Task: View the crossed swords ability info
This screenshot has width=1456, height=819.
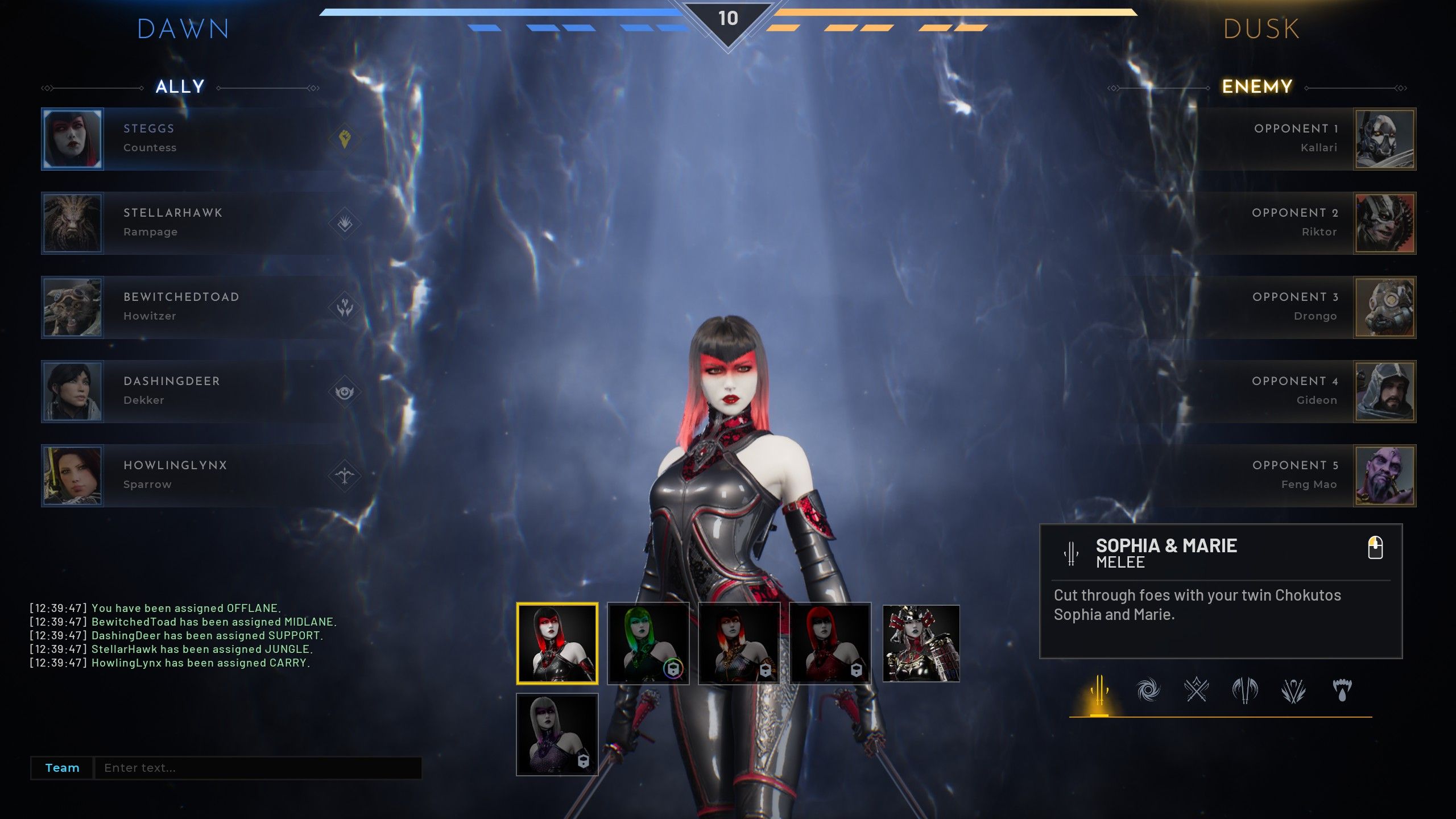Action: click(1196, 690)
